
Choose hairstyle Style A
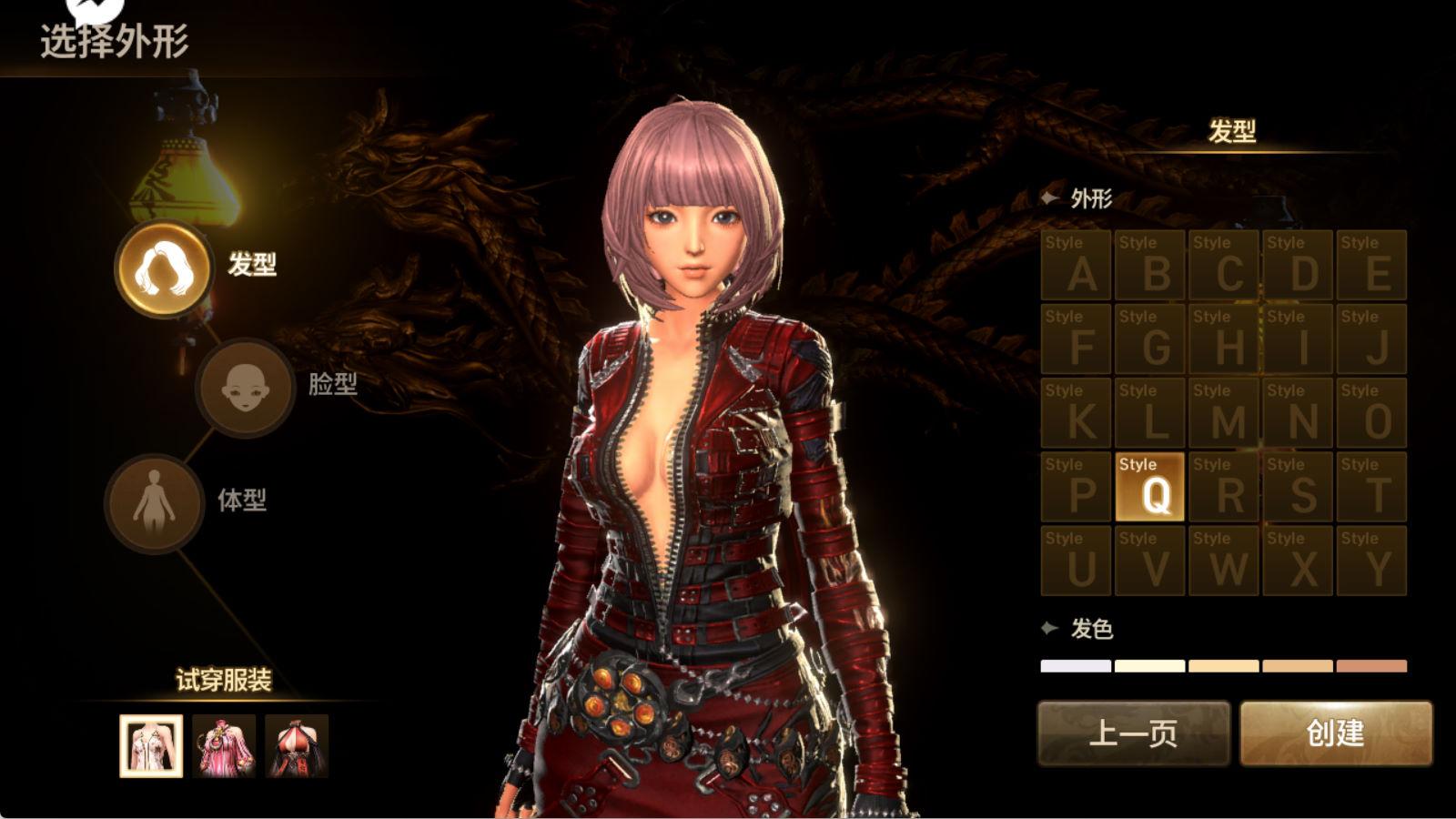point(1076,265)
